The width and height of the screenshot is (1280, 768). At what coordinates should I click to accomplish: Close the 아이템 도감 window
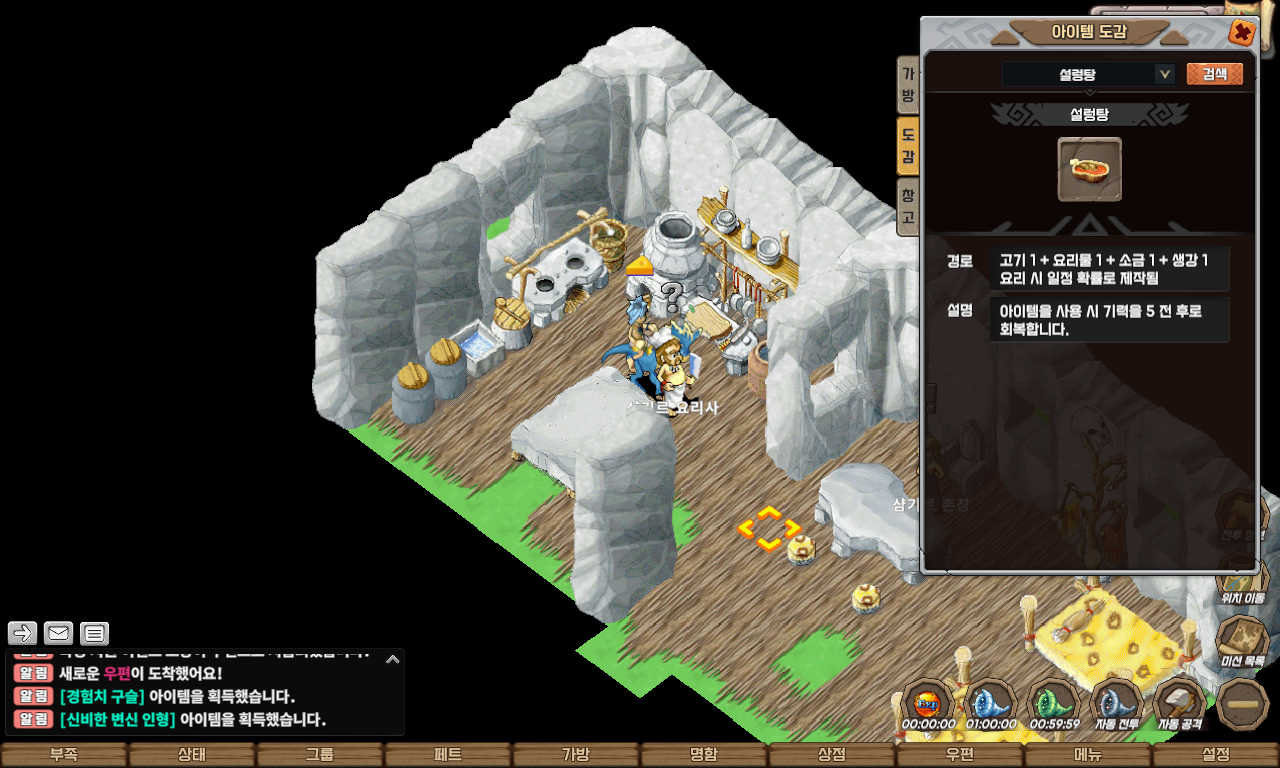pyautogui.click(x=1241, y=33)
